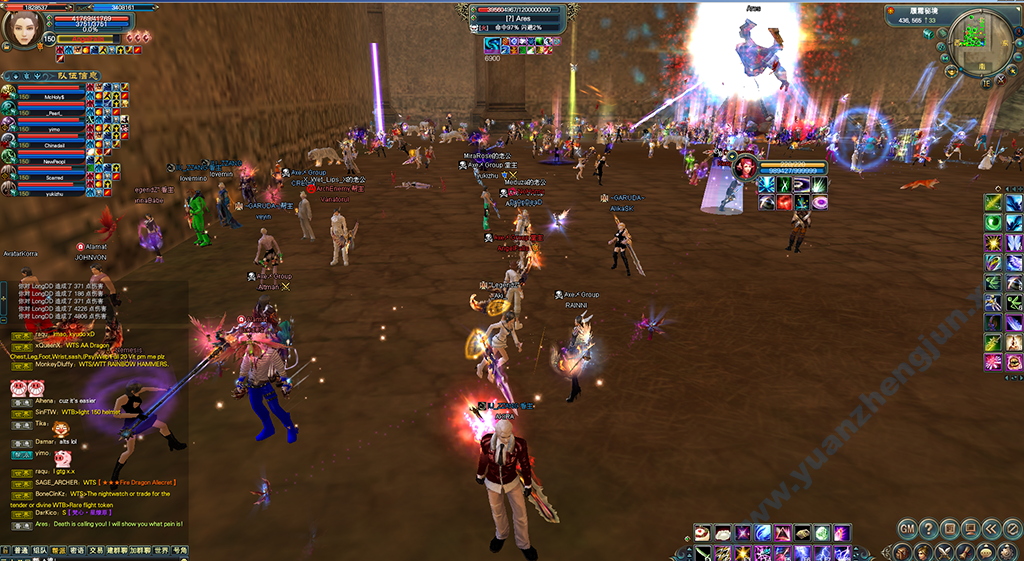Screen dimensions: 1024x561
Task: Select party member Chinadail in the party list
Action: point(55,144)
